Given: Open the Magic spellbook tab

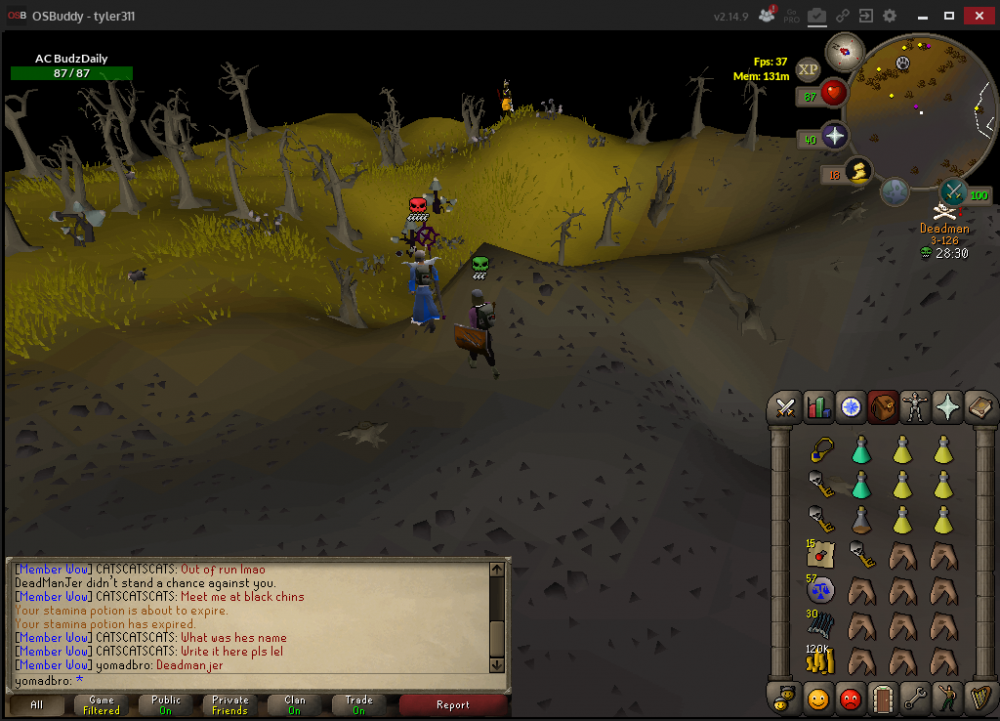Looking at the screenshot, I should [x=979, y=407].
